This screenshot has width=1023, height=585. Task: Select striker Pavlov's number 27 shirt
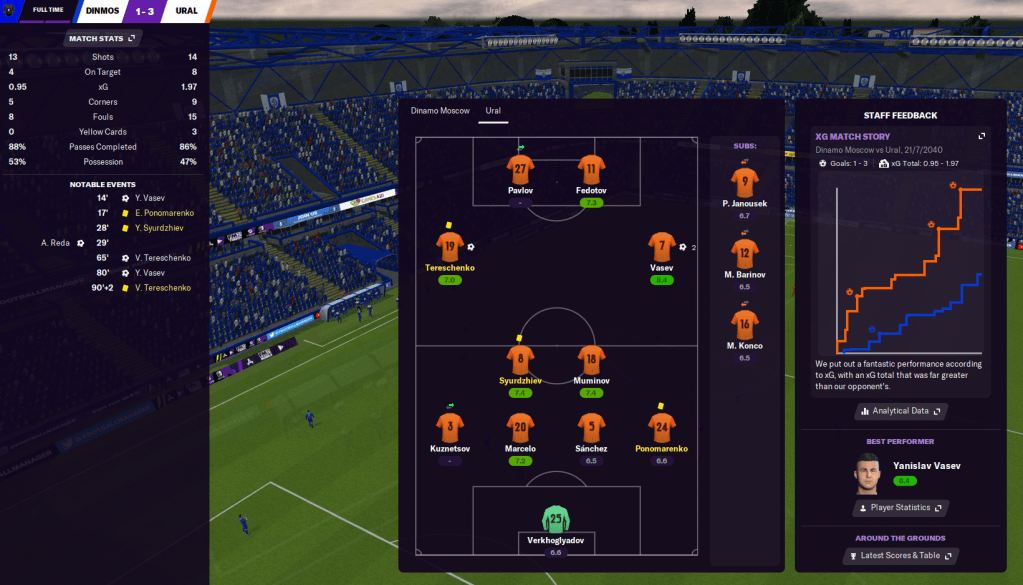[520, 169]
